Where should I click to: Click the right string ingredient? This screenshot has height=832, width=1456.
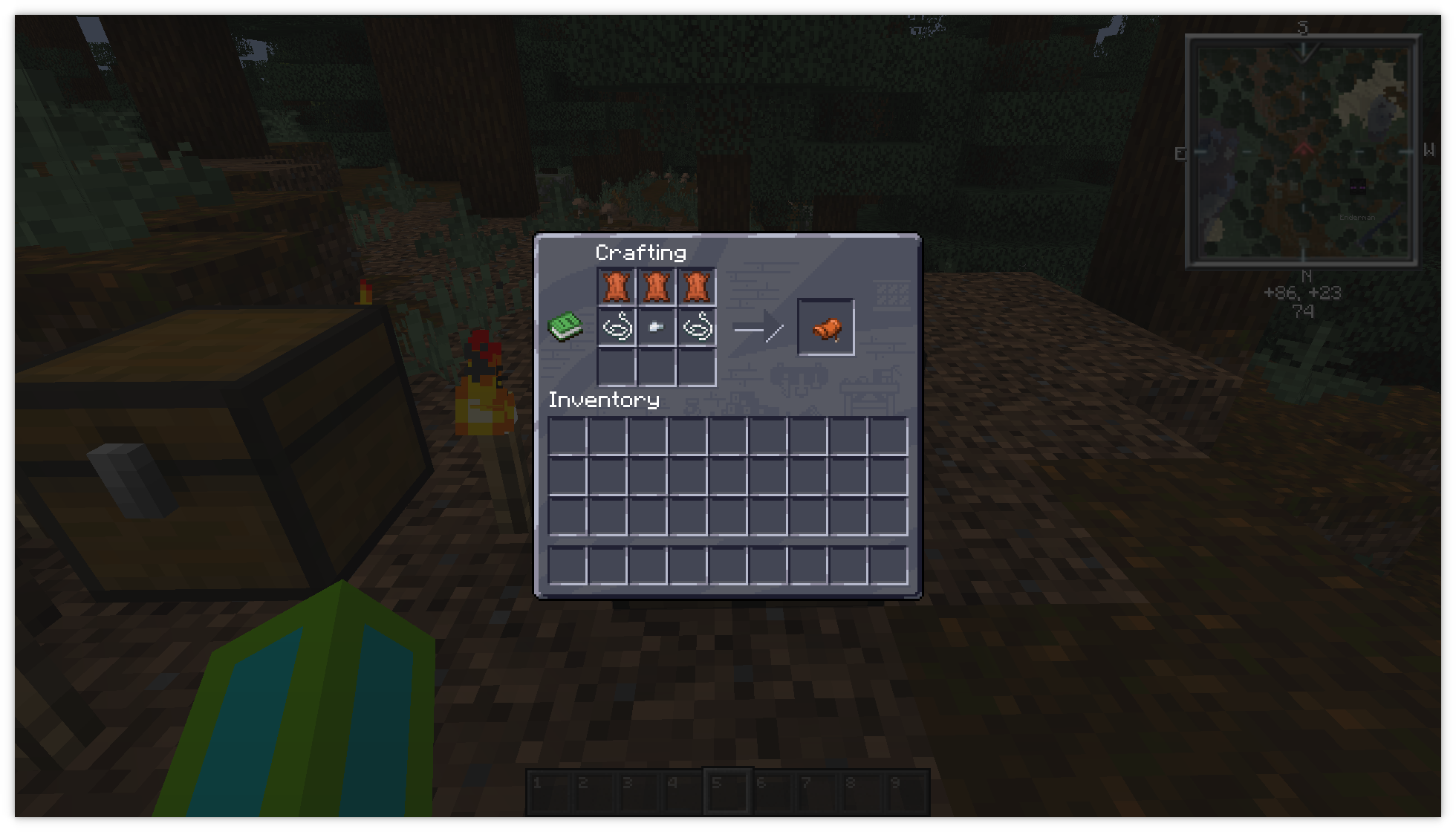[x=698, y=328]
